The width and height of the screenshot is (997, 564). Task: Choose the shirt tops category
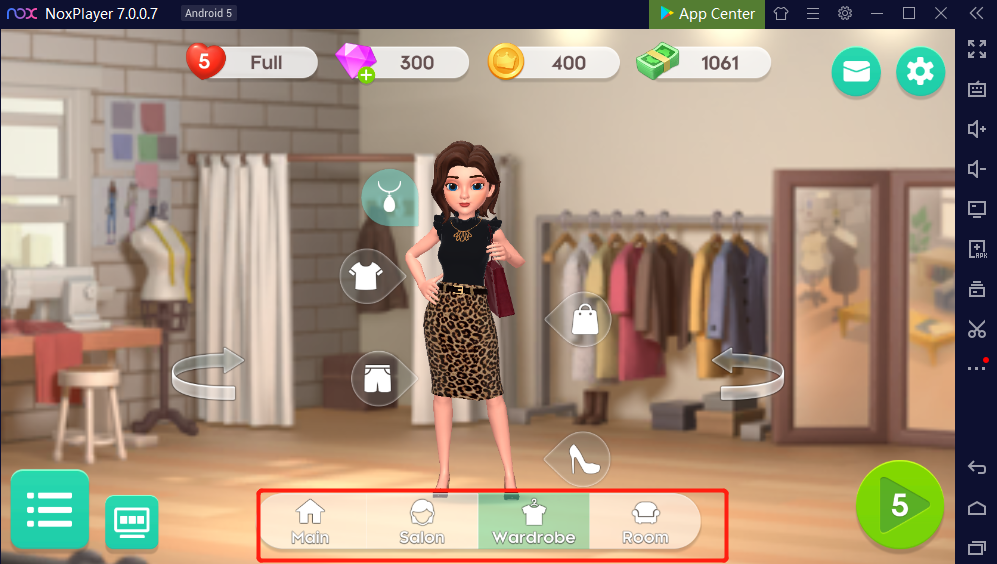click(x=367, y=275)
